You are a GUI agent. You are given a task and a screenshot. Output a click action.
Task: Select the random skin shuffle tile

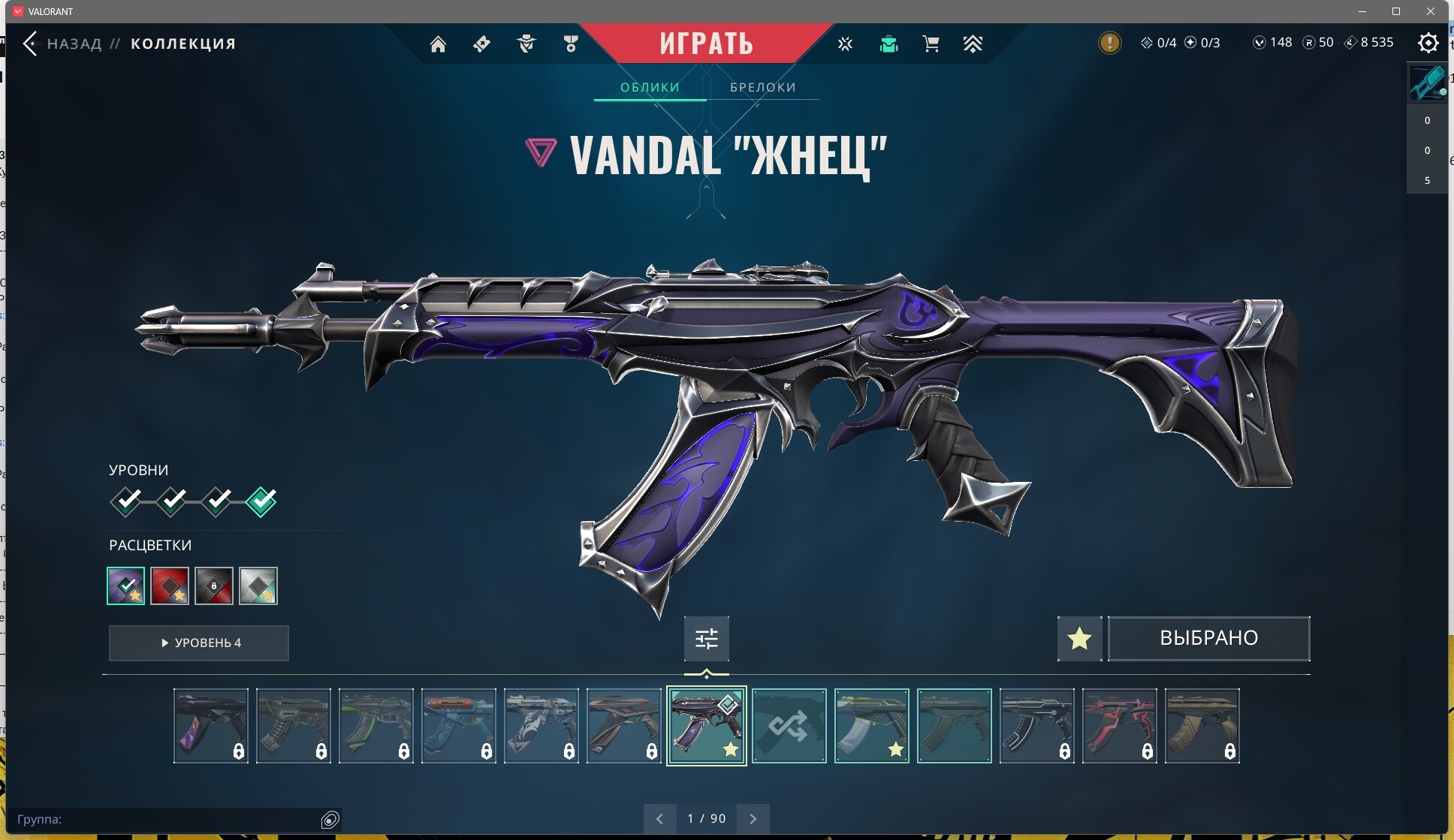[789, 726]
